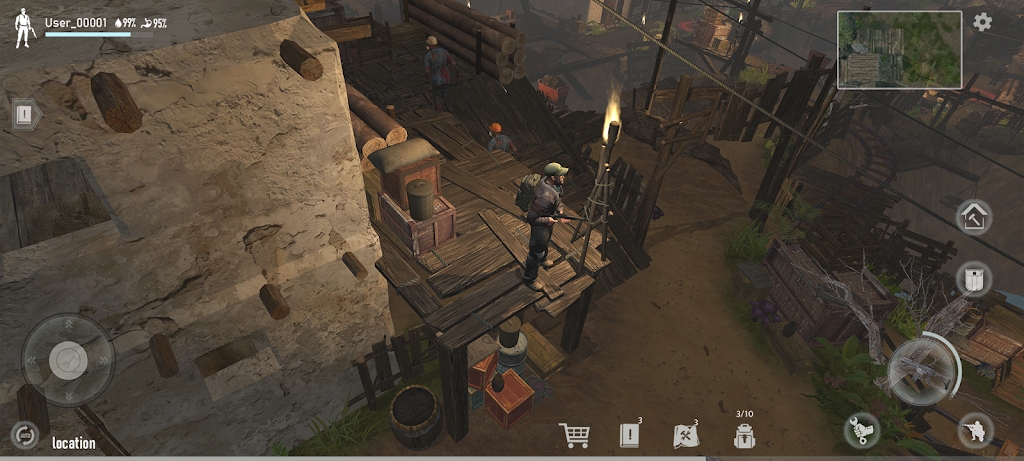Image resolution: width=1024 pixels, height=461 pixels.
Task: Fire the assault rifle attack button
Action: tap(921, 370)
